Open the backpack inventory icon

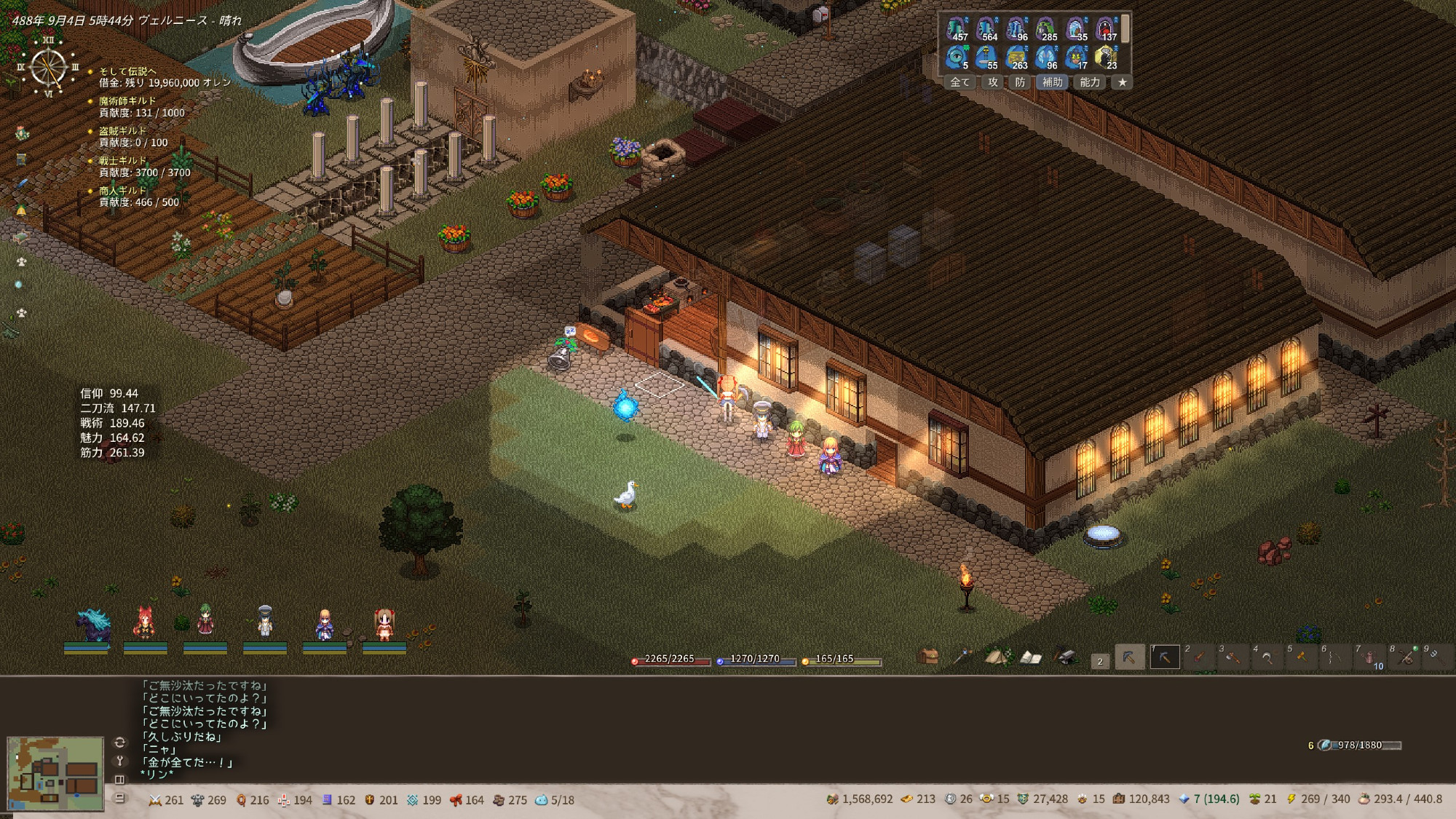click(x=927, y=657)
